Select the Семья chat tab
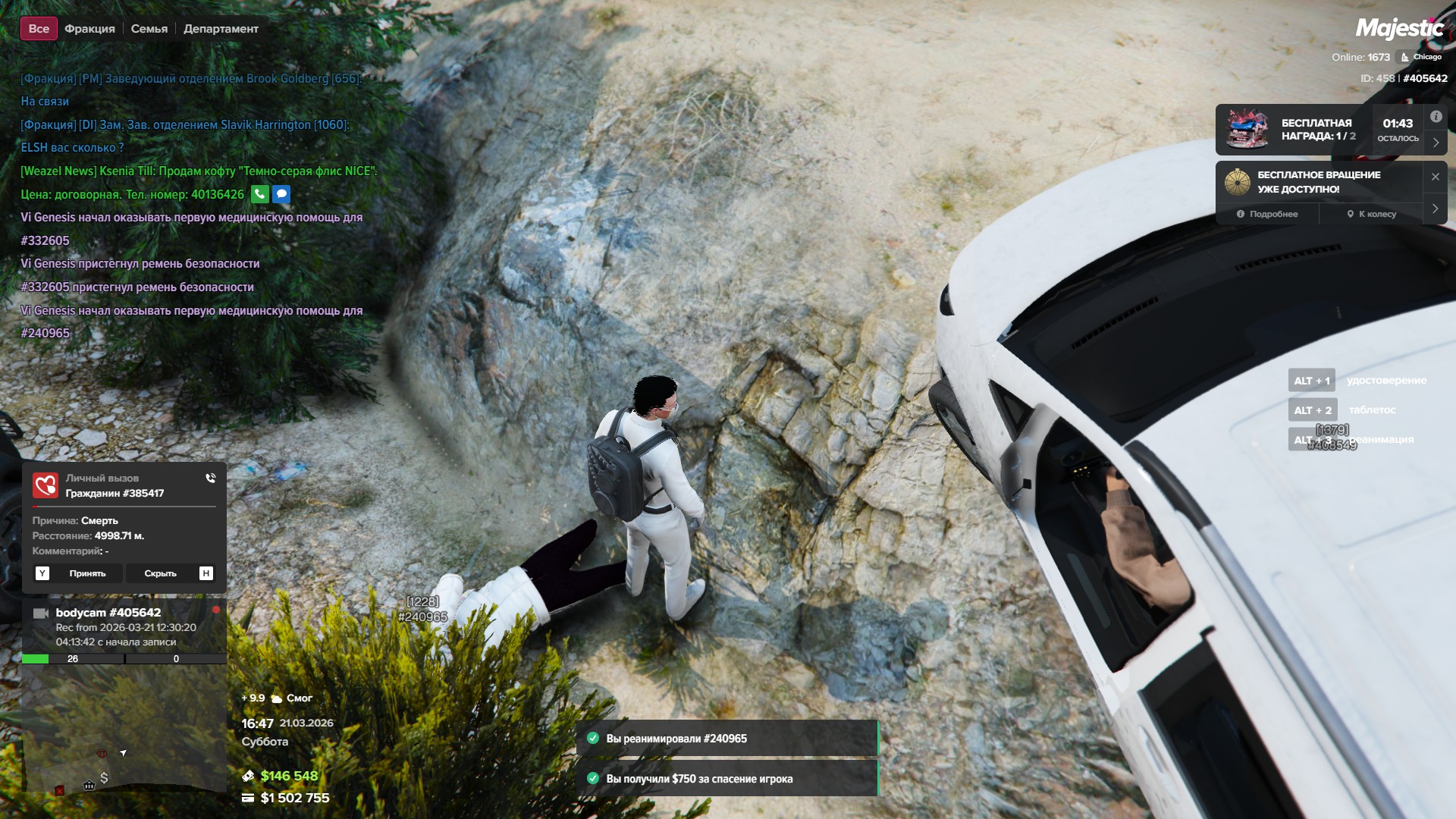The height and width of the screenshot is (819, 1456). pos(149,29)
